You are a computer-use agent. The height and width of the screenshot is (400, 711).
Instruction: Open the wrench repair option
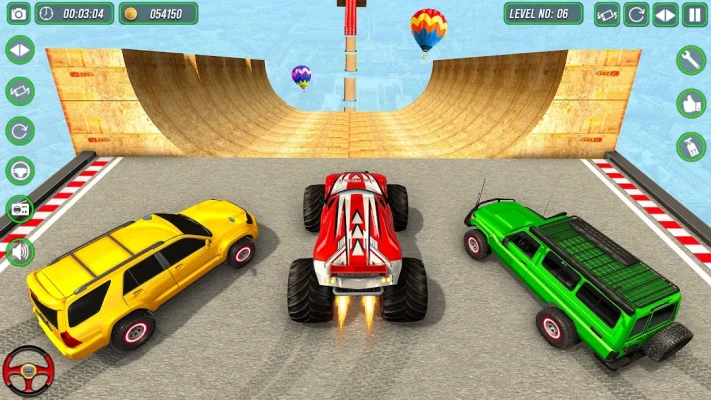click(x=691, y=60)
